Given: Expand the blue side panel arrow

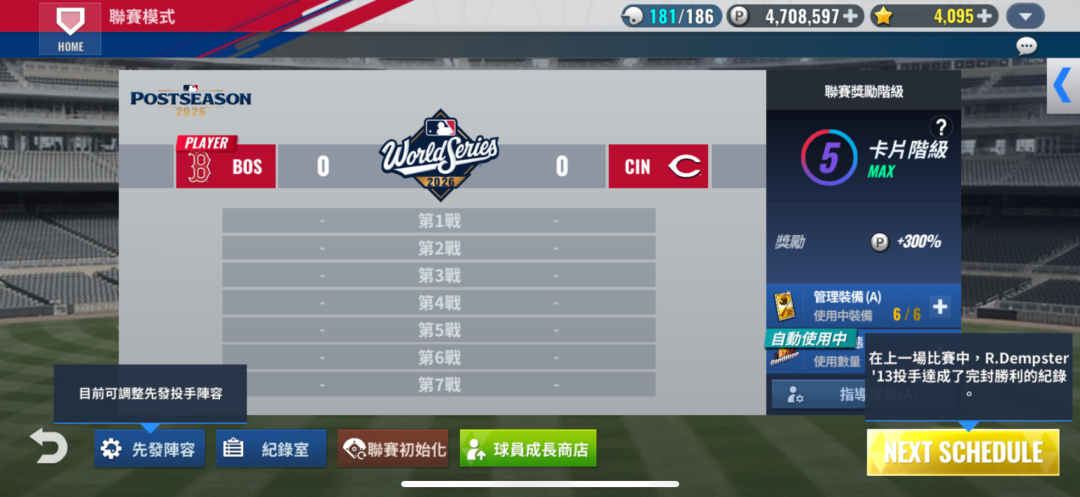Looking at the screenshot, I should [x=1062, y=86].
